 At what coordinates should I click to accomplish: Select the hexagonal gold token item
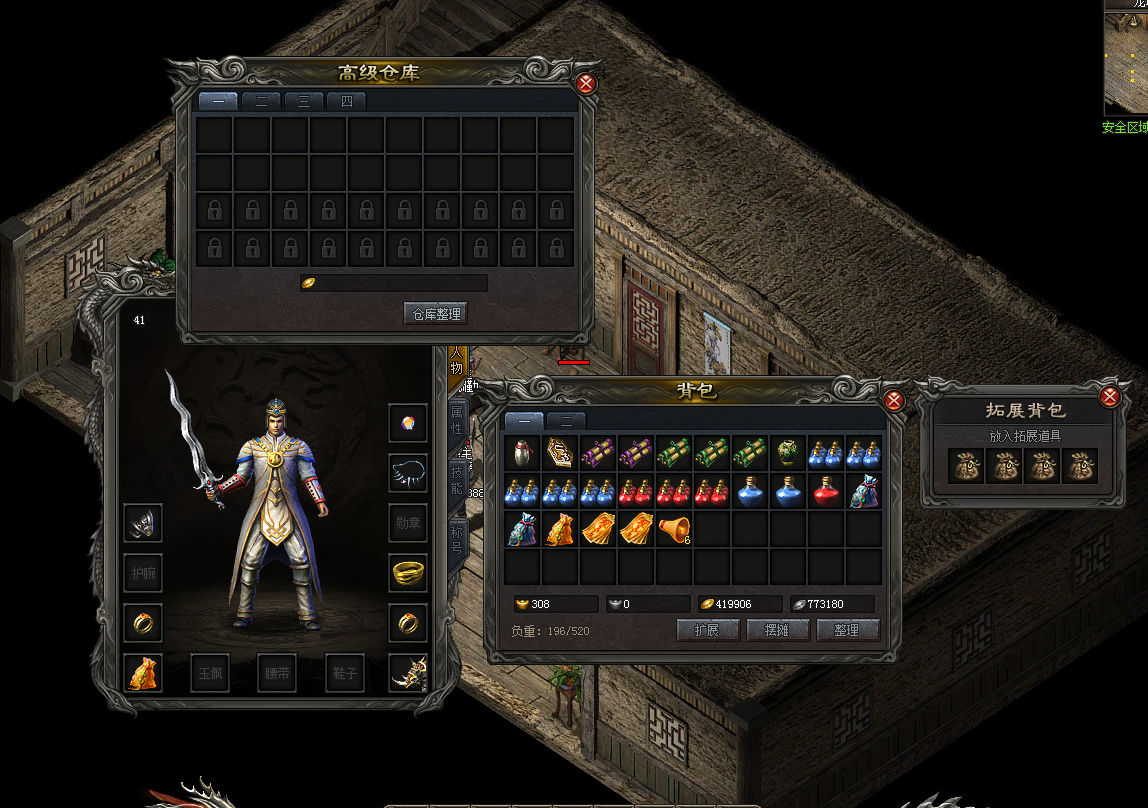(561, 453)
